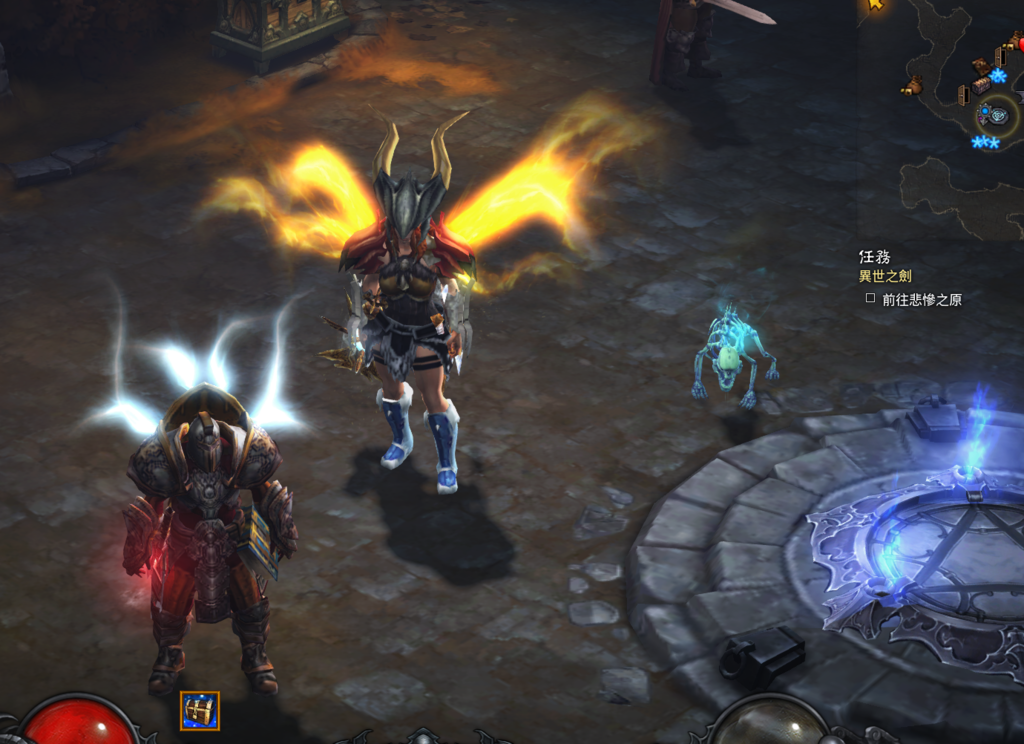Click the stash chest marker on minimap

(981, 86)
